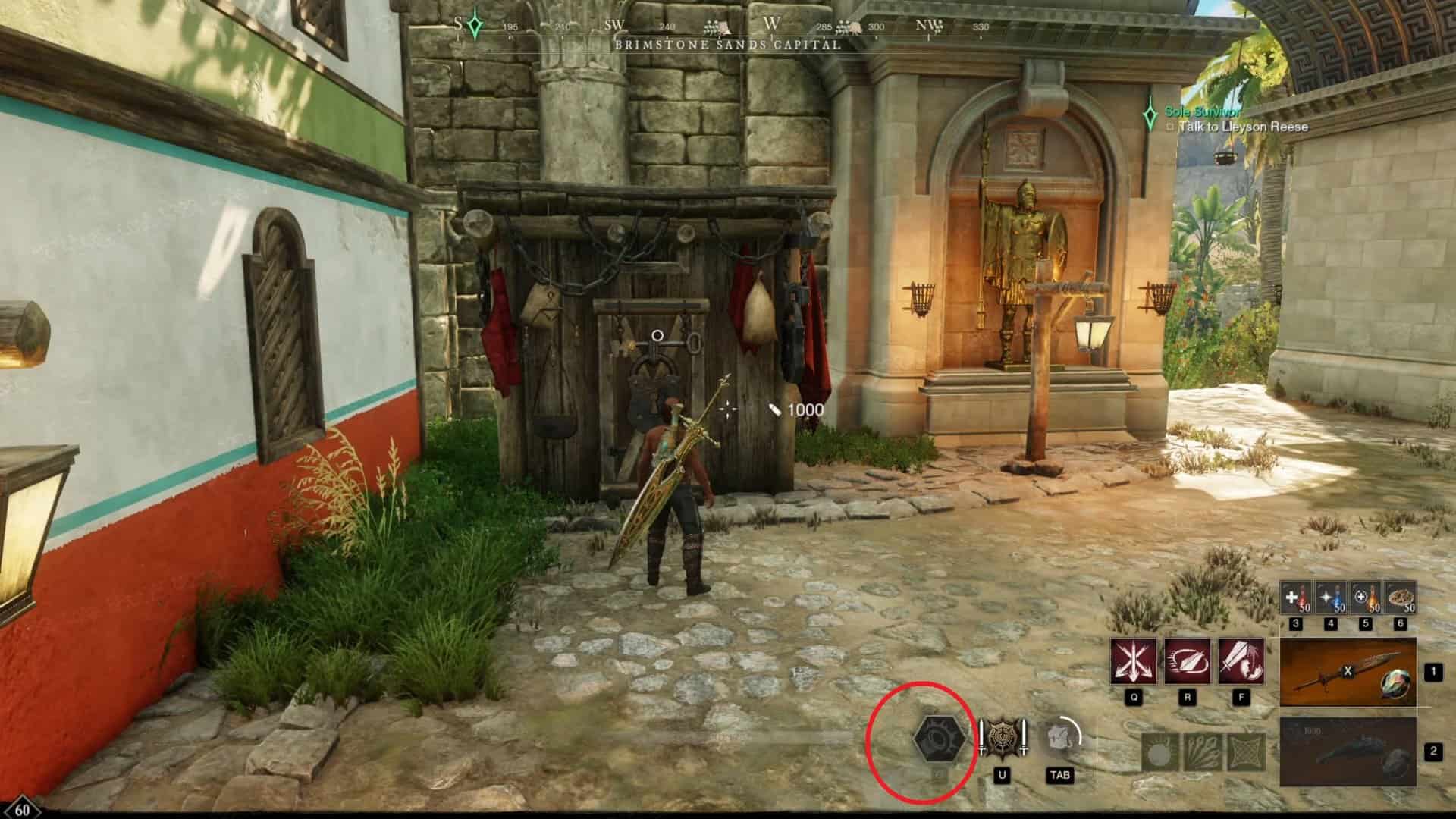Toggle the crossed-swords PvP flag emblem
1456x819 pixels.
click(1003, 738)
